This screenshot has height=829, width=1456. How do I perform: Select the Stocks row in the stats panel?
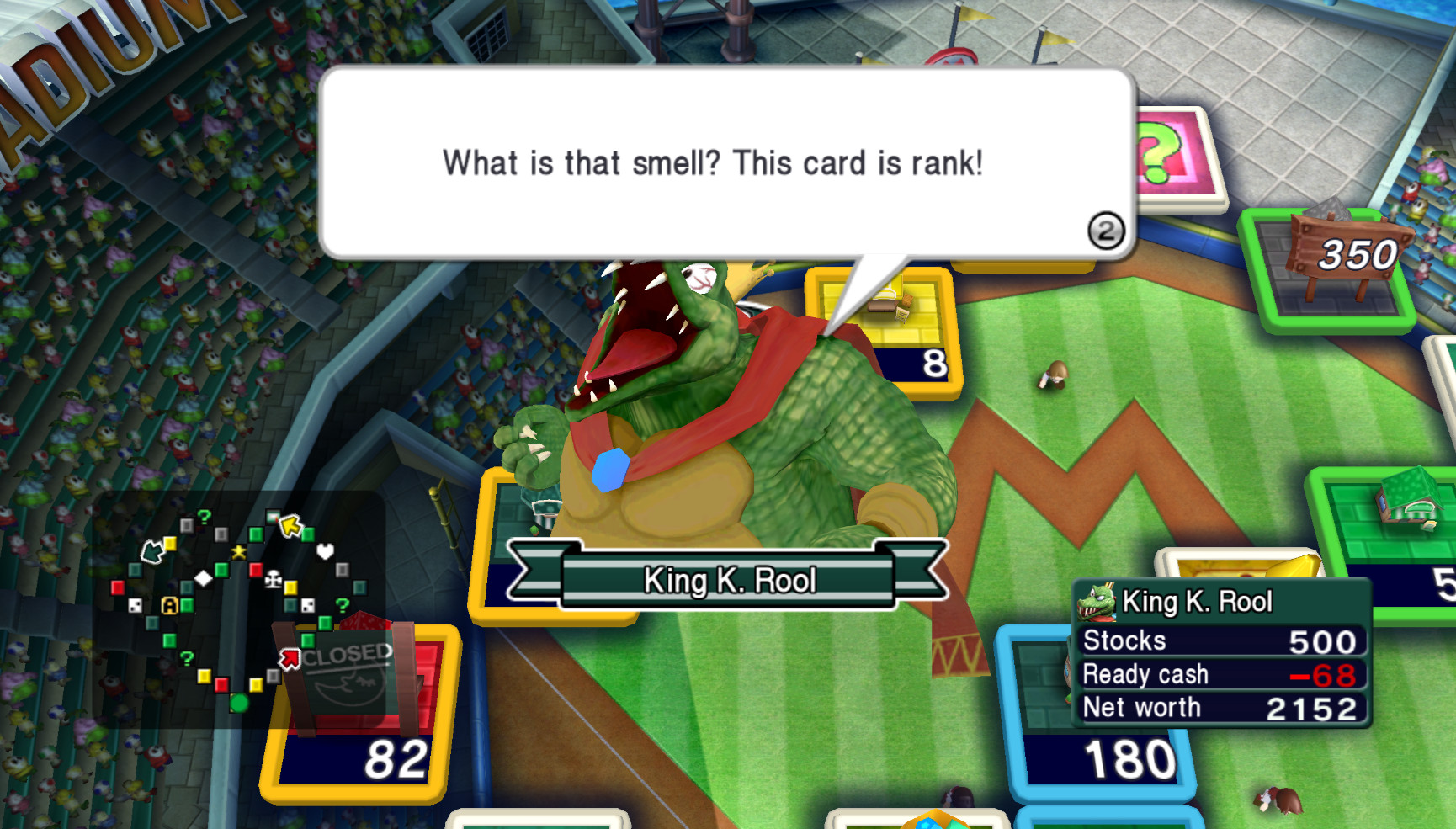[x=1212, y=641]
